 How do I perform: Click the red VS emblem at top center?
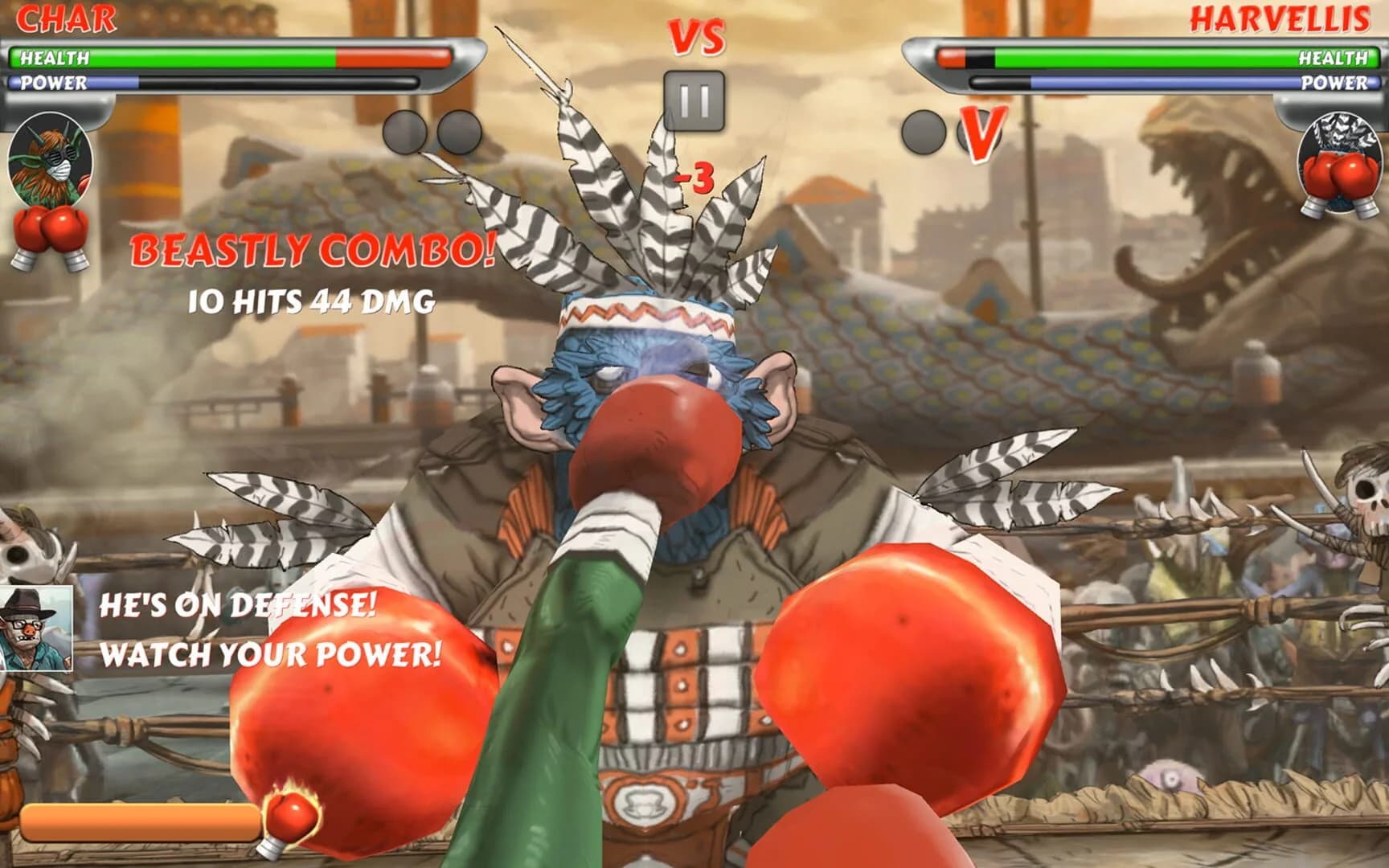695,38
